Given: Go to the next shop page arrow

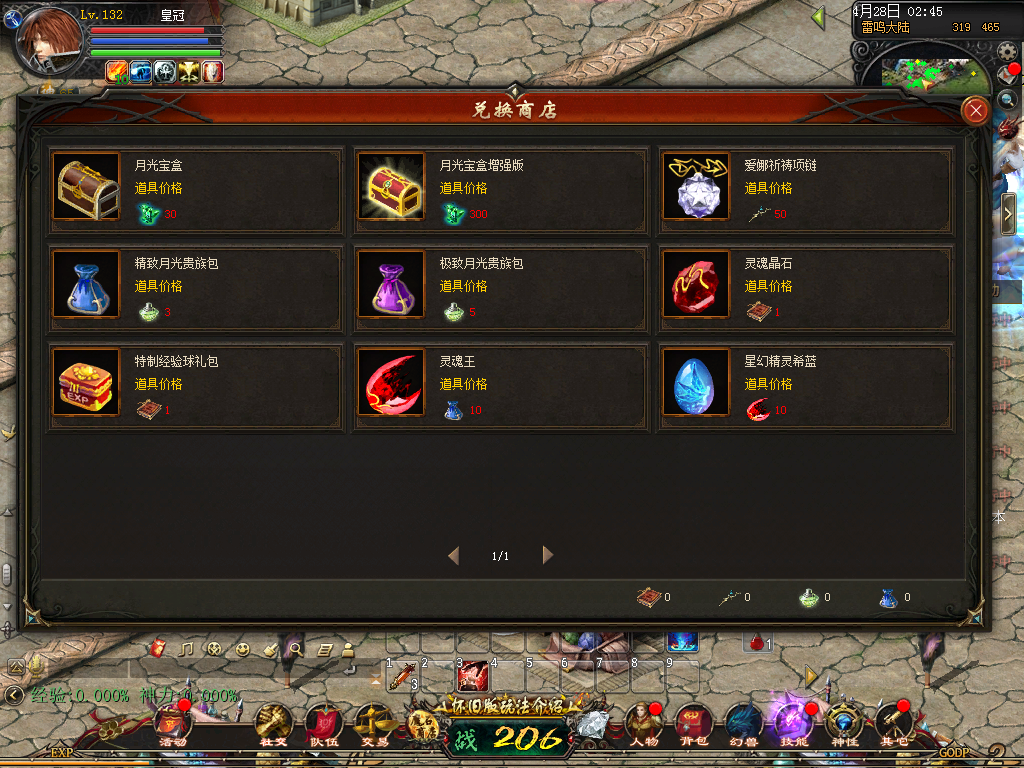Looking at the screenshot, I should coord(547,555).
